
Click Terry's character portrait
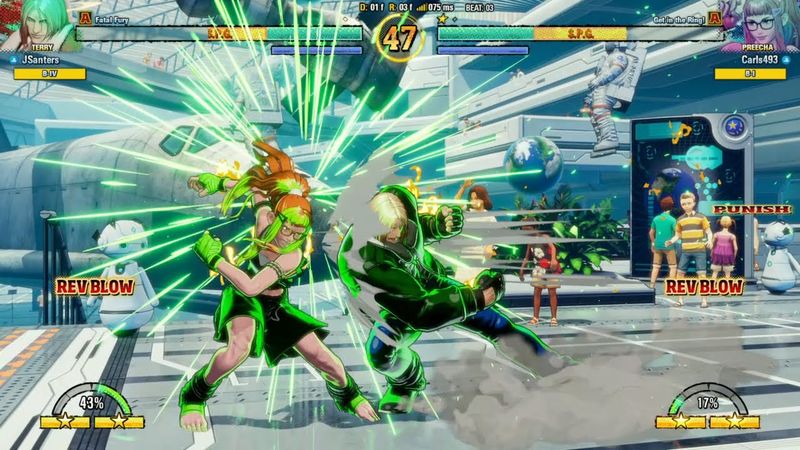pyautogui.click(x=38, y=24)
